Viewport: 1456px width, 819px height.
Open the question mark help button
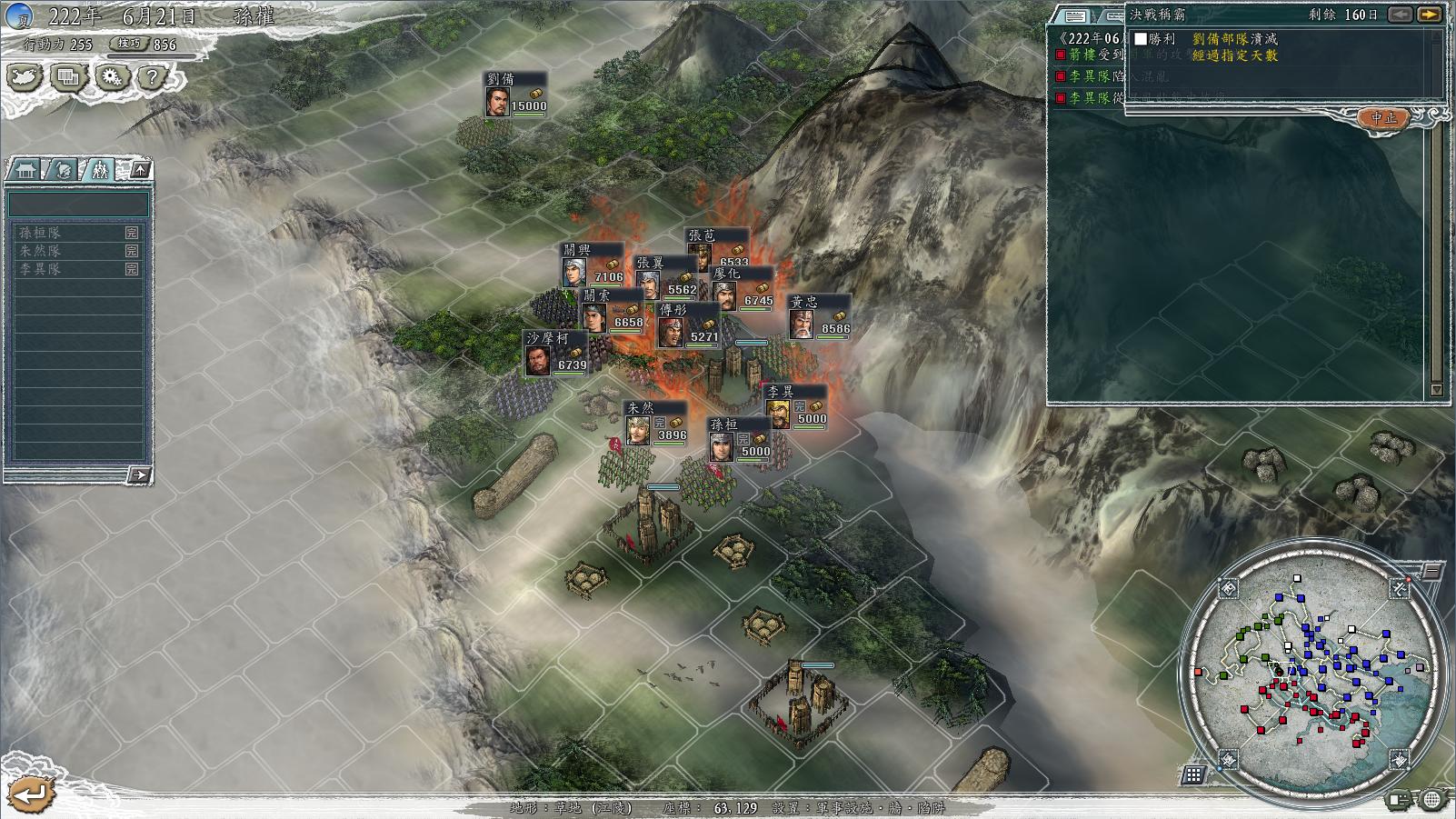coord(153,77)
